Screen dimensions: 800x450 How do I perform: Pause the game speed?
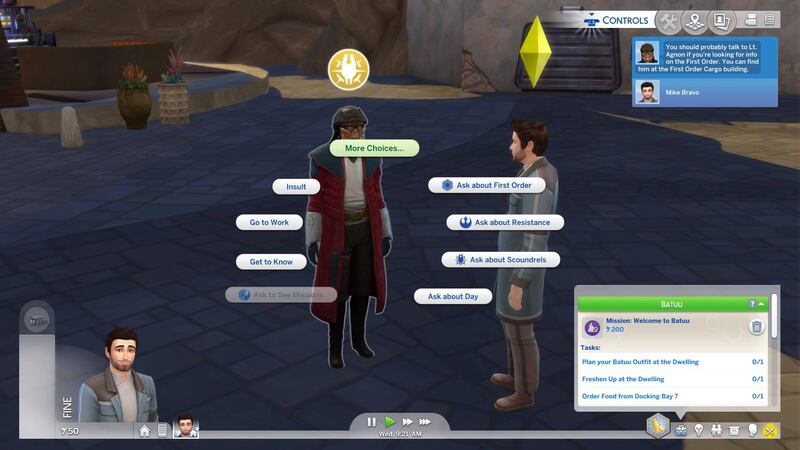click(x=372, y=422)
